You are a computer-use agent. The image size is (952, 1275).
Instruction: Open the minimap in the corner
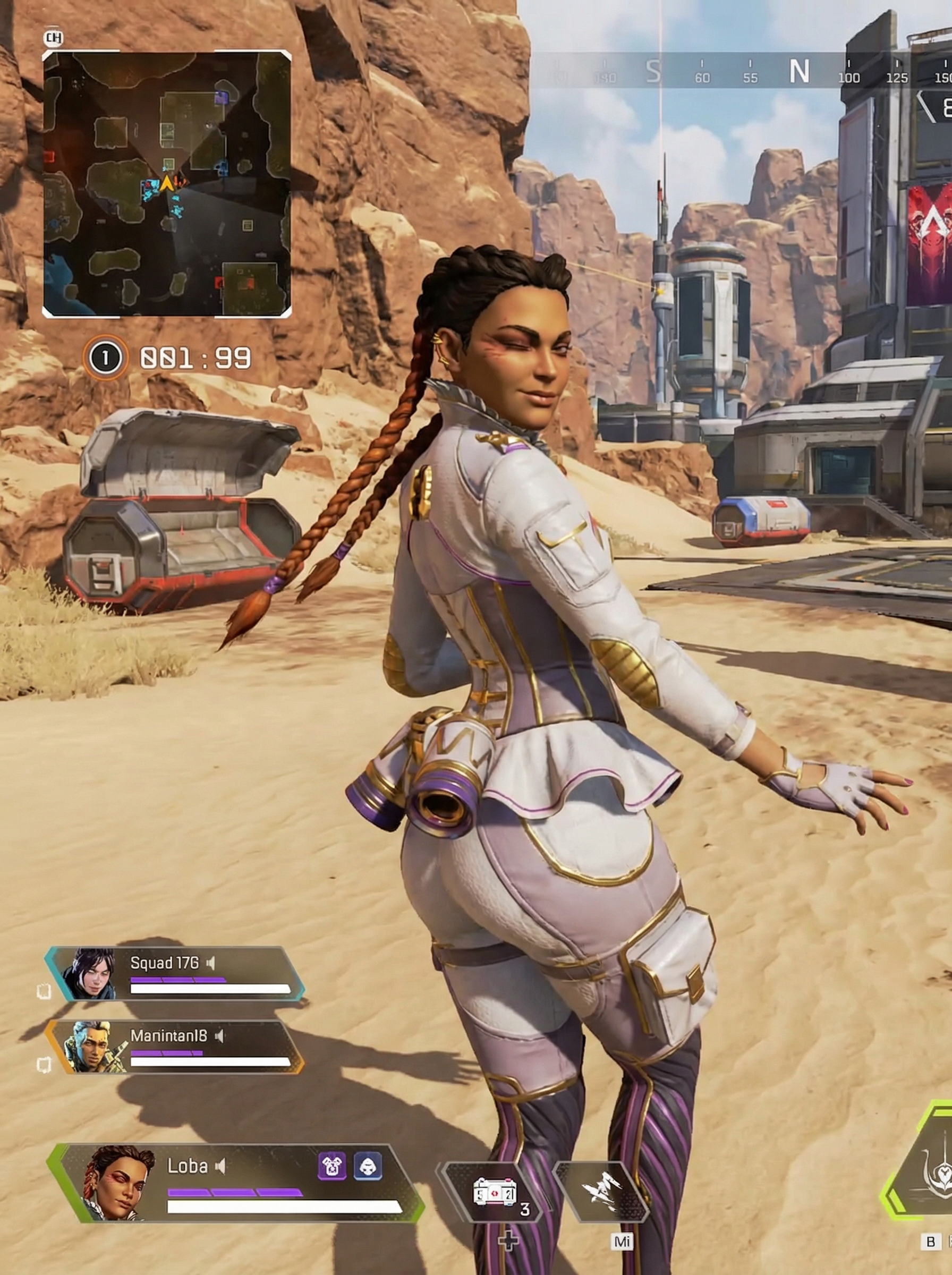pyautogui.click(x=167, y=184)
